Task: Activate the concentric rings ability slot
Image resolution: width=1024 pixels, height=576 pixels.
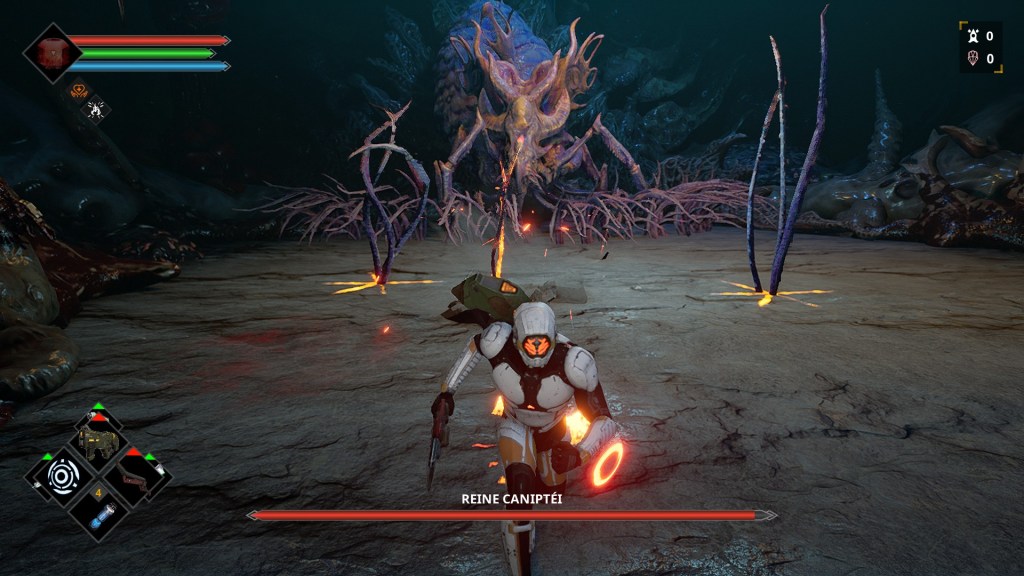Action: pos(61,476)
